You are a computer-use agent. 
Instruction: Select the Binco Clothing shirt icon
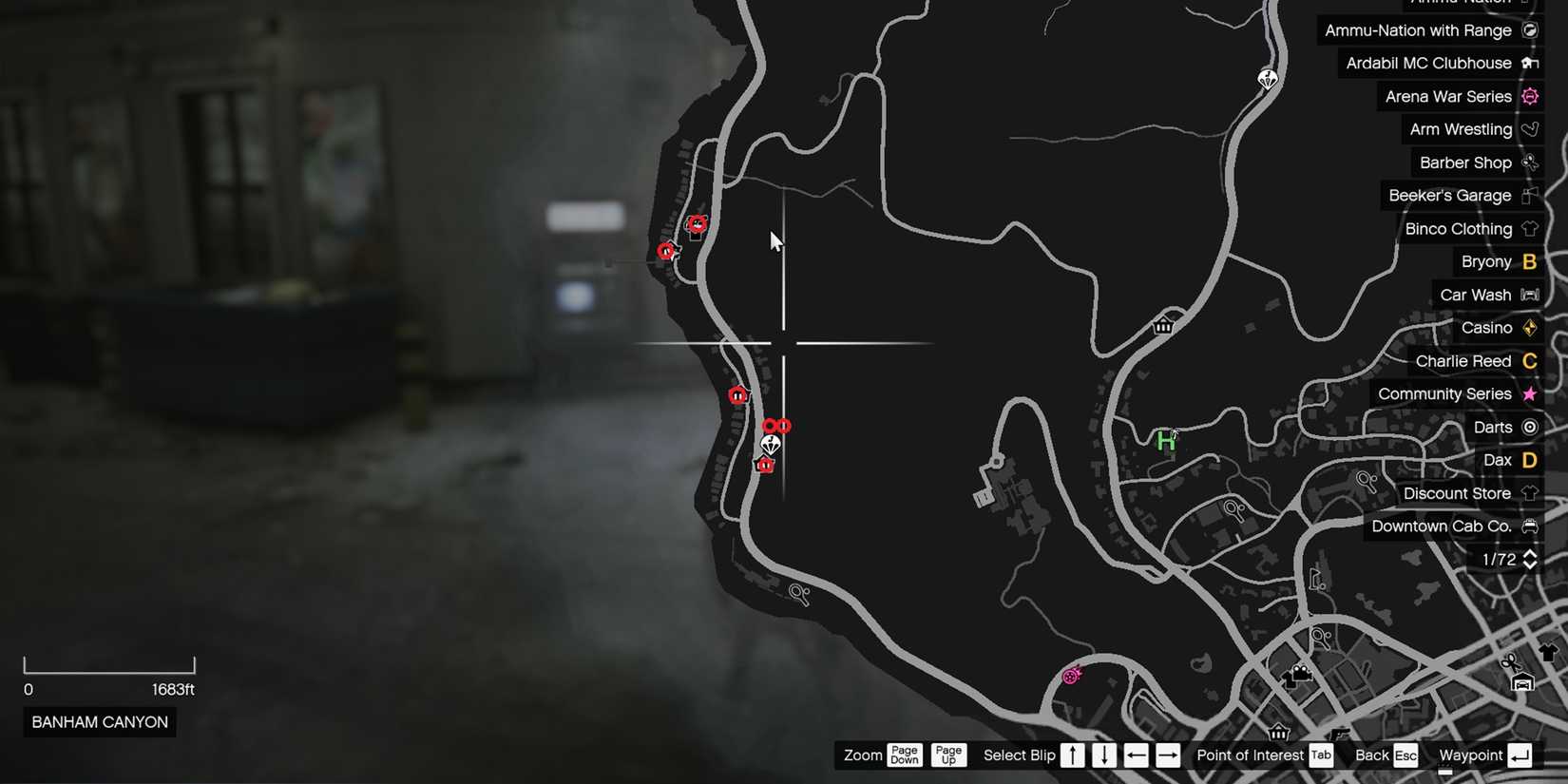1530,228
